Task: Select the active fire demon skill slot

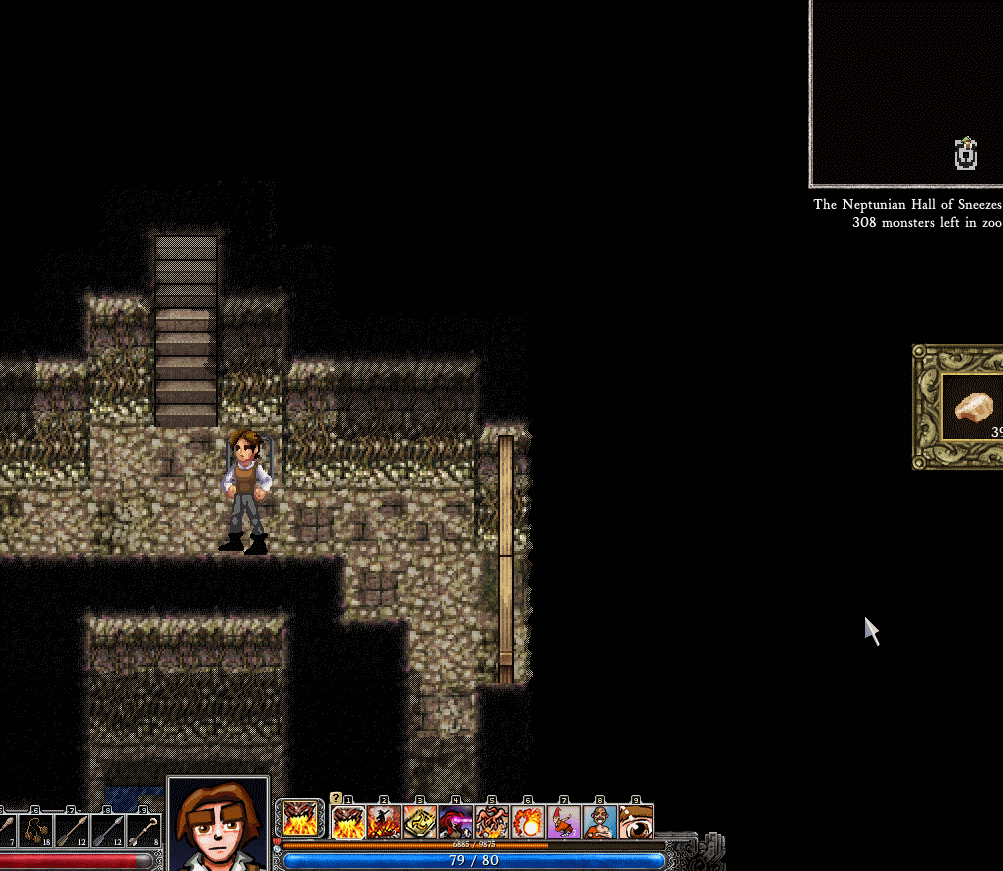Action: pos(300,820)
